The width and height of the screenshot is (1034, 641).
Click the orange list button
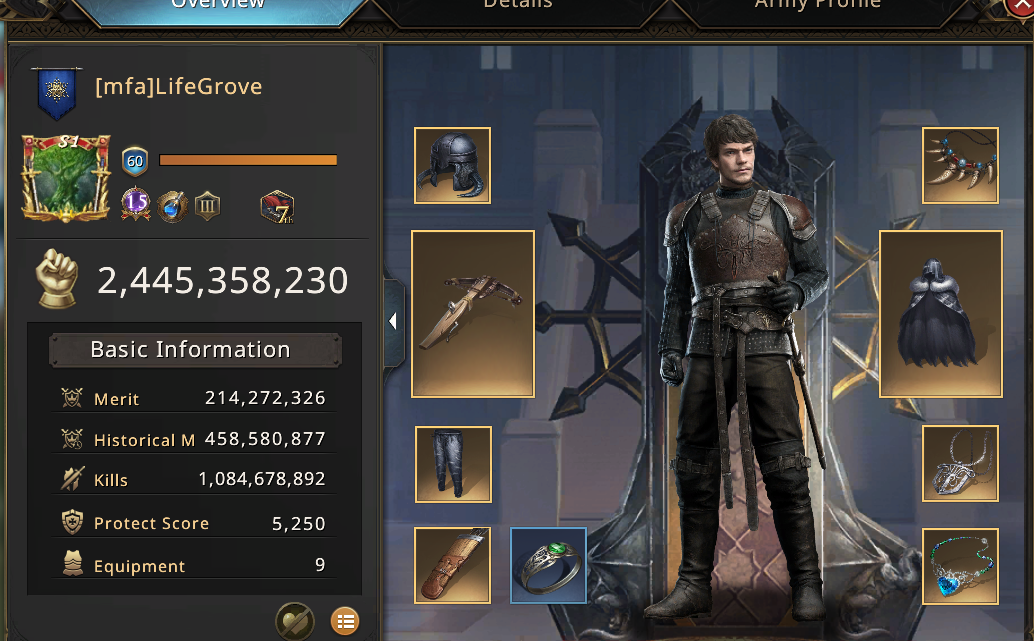click(x=345, y=621)
